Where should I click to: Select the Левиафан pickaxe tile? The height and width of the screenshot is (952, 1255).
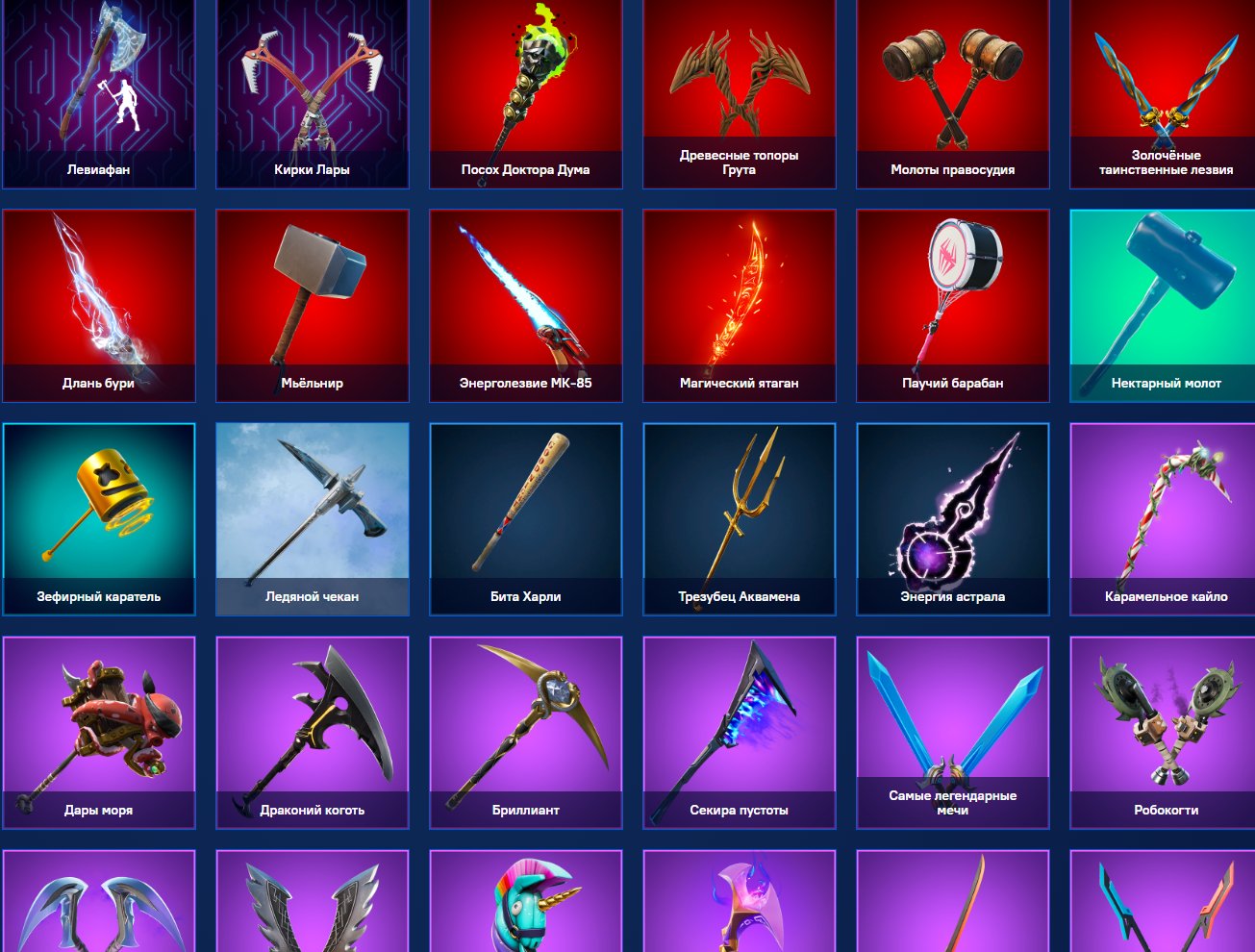point(99,93)
